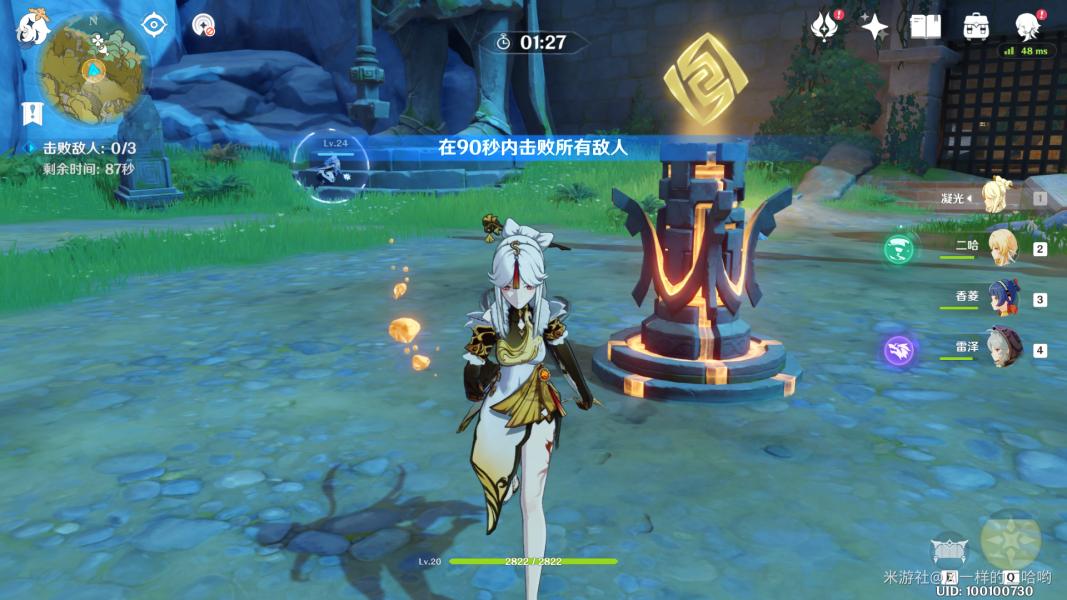Image resolution: width=1067 pixels, height=600 pixels.
Task: Switch to party member 雷泽
Action: (x=1003, y=348)
